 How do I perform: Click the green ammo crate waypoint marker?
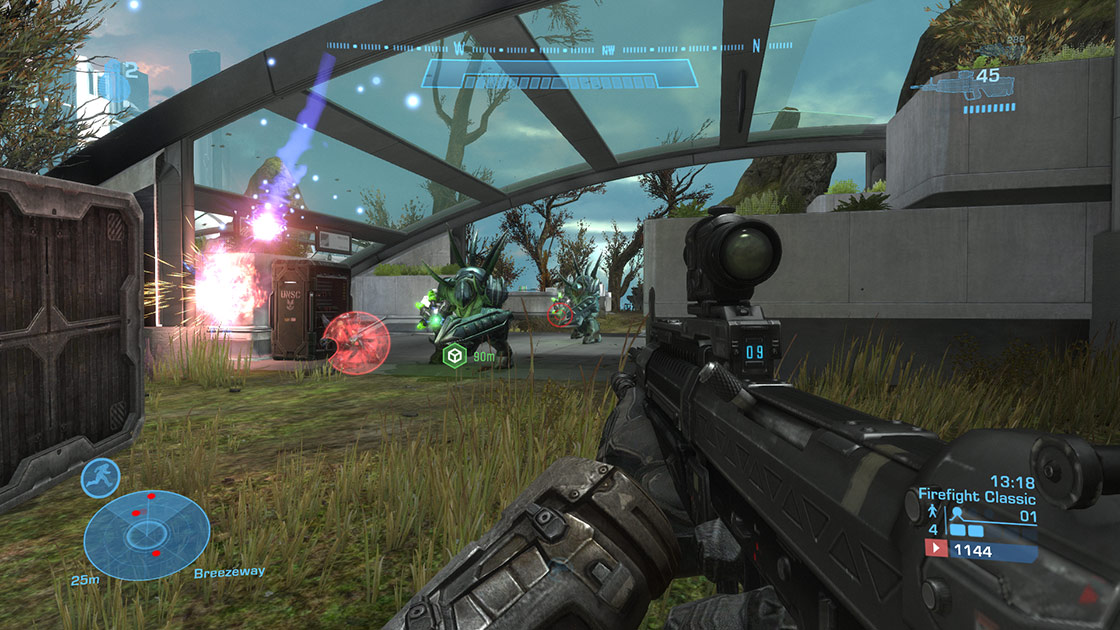(454, 355)
